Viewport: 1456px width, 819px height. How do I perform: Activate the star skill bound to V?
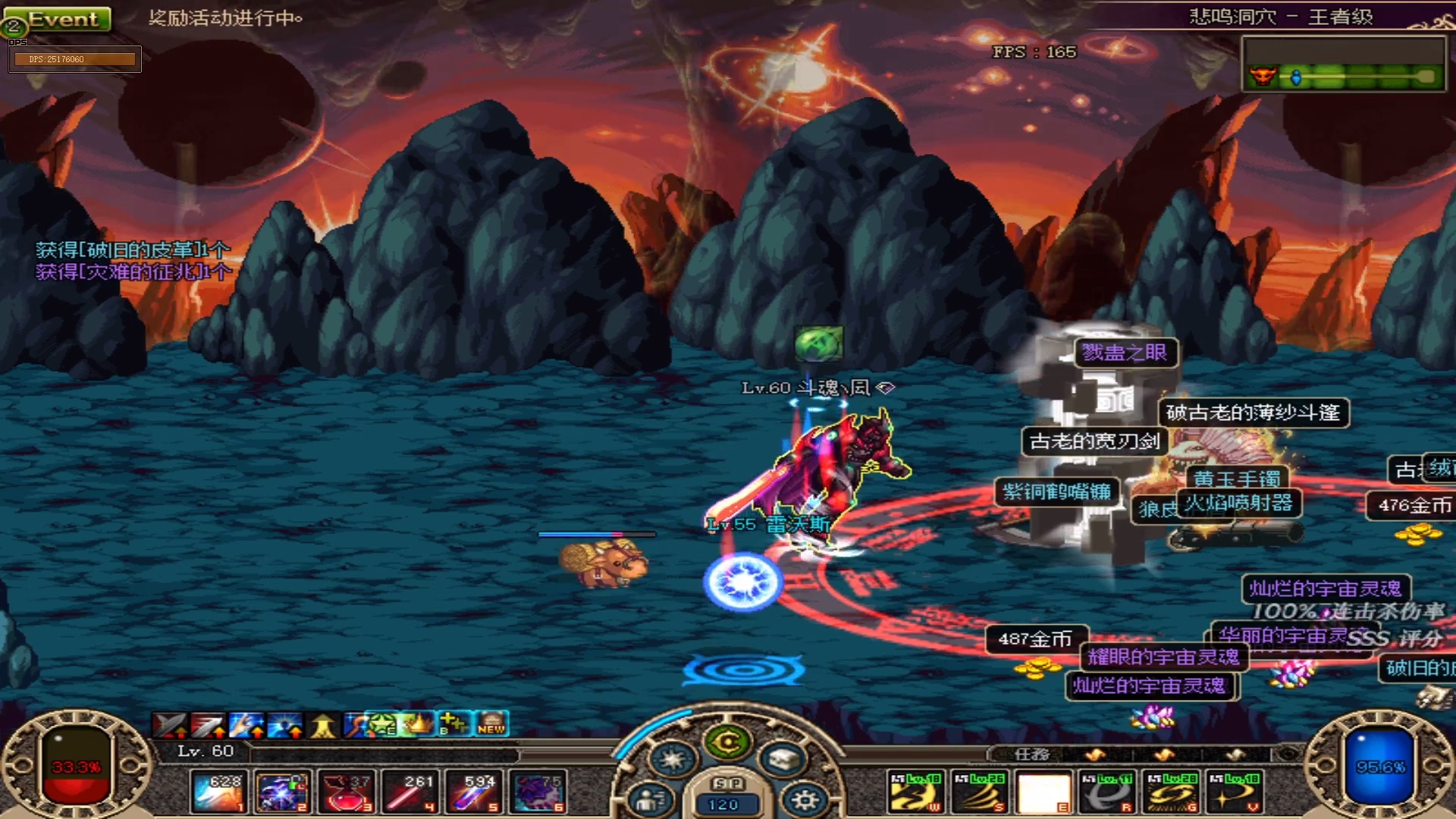(1235, 793)
